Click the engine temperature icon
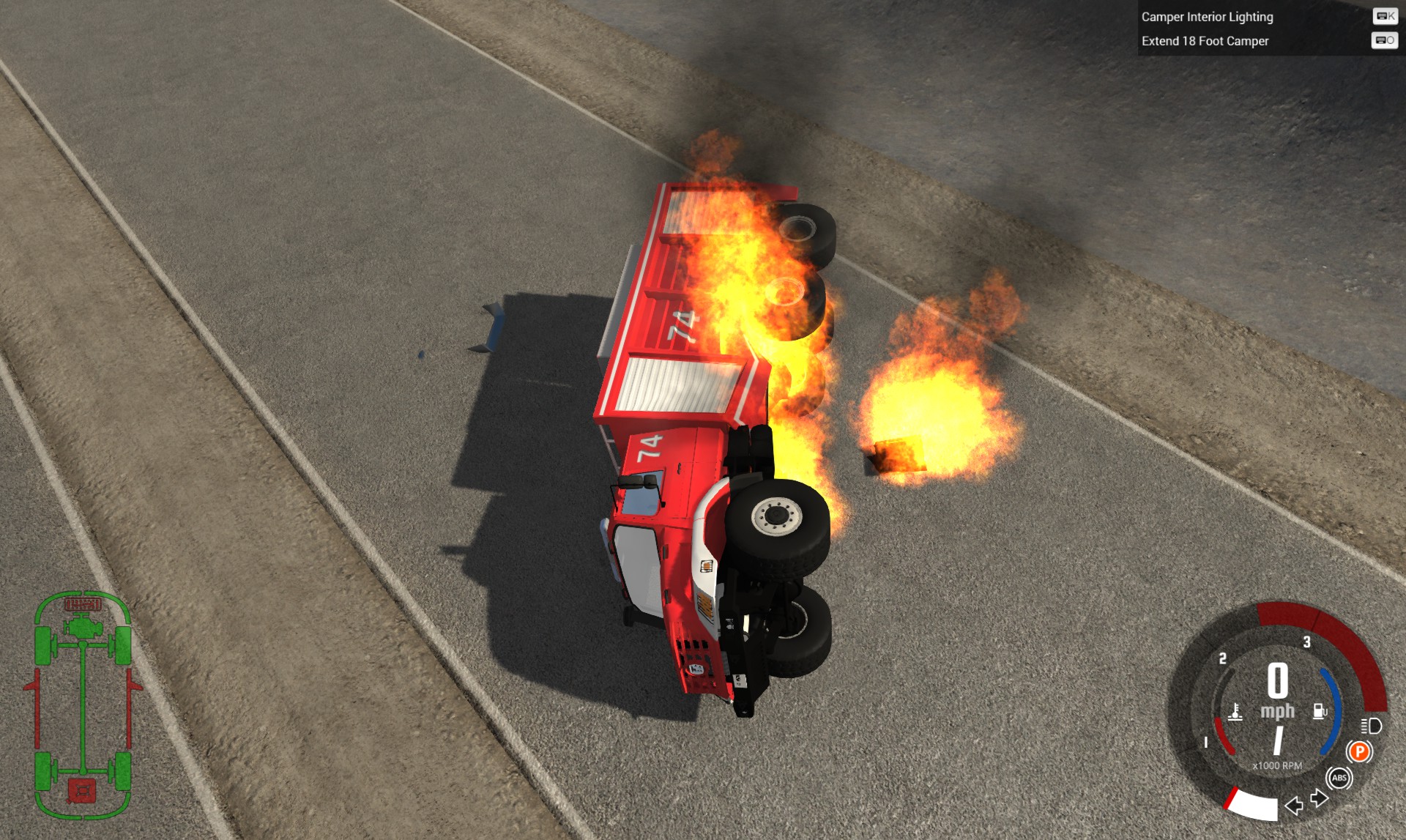This screenshot has width=1406, height=840. pos(1235,713)
